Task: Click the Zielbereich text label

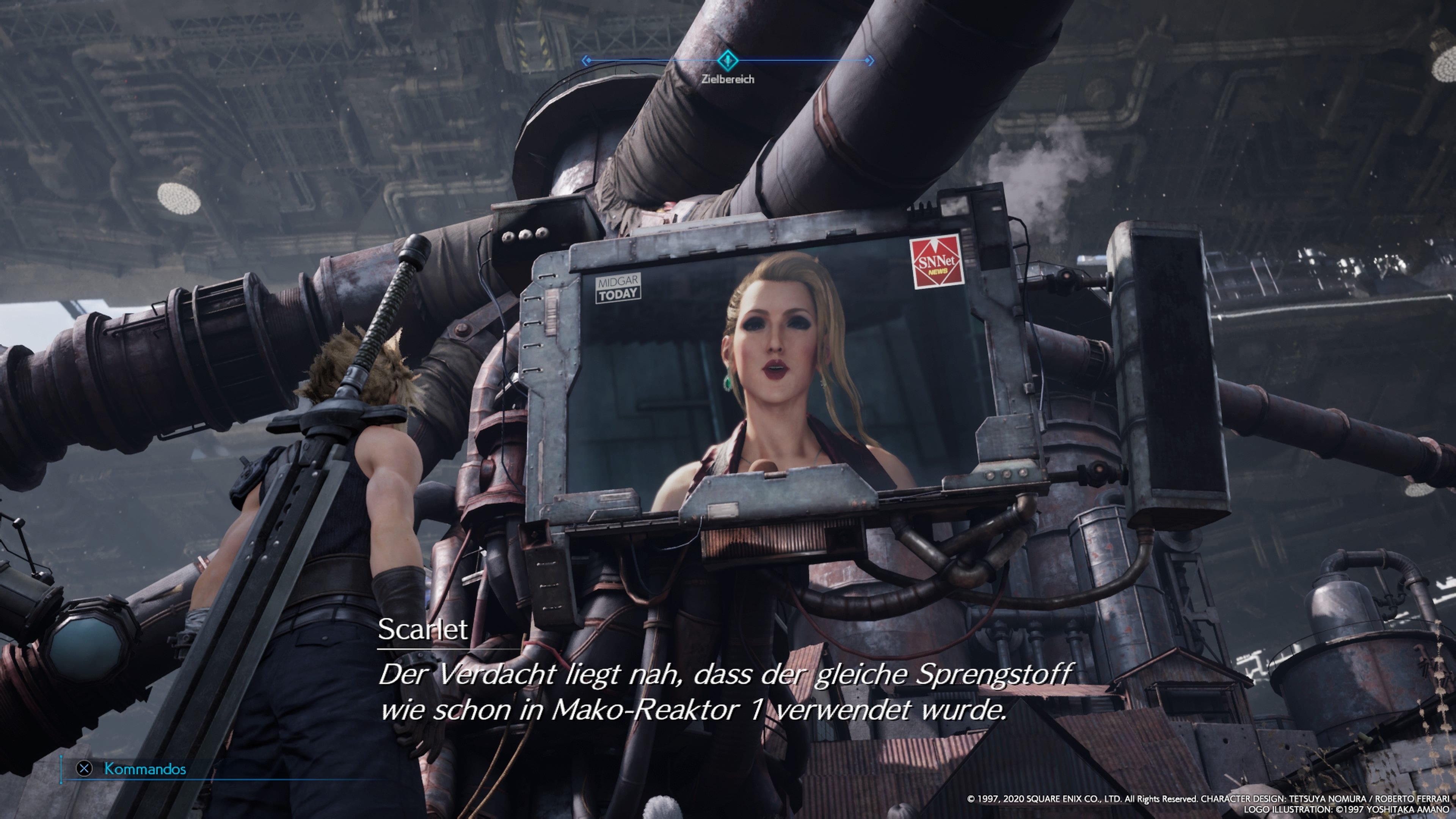Action: 728,79
